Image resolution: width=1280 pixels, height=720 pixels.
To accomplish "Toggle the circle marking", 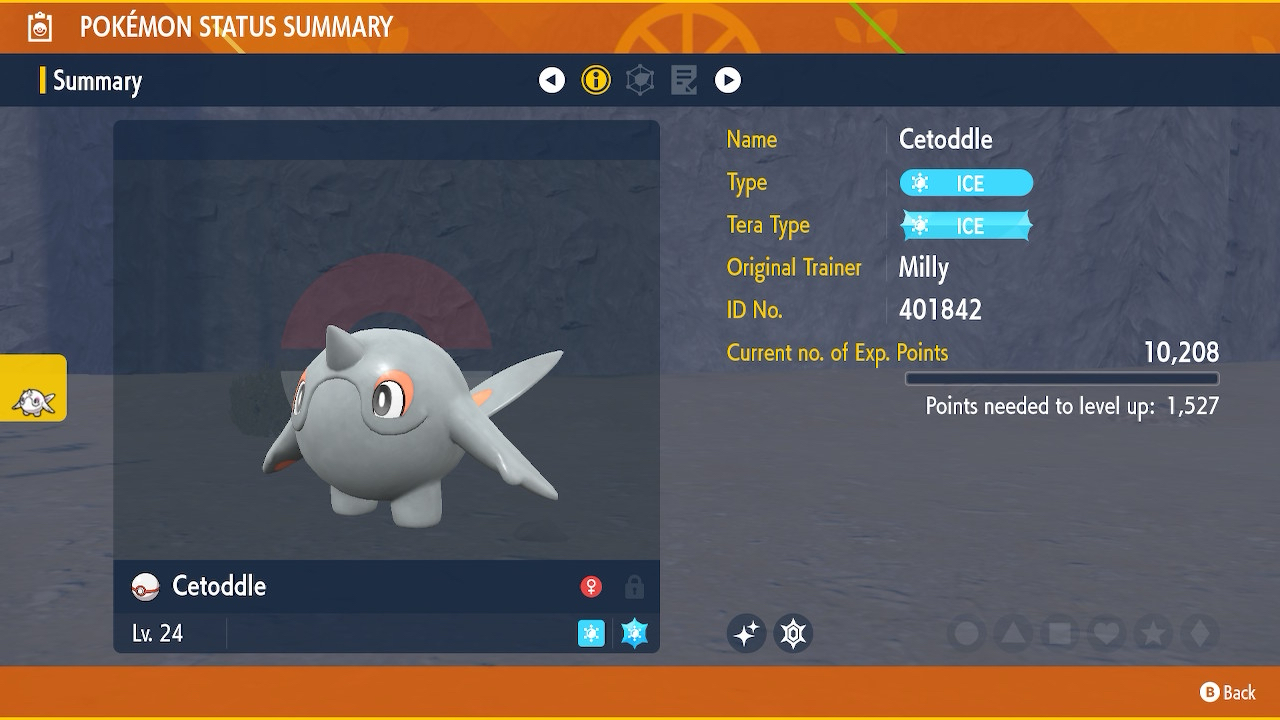I will (x=967, y=633).
